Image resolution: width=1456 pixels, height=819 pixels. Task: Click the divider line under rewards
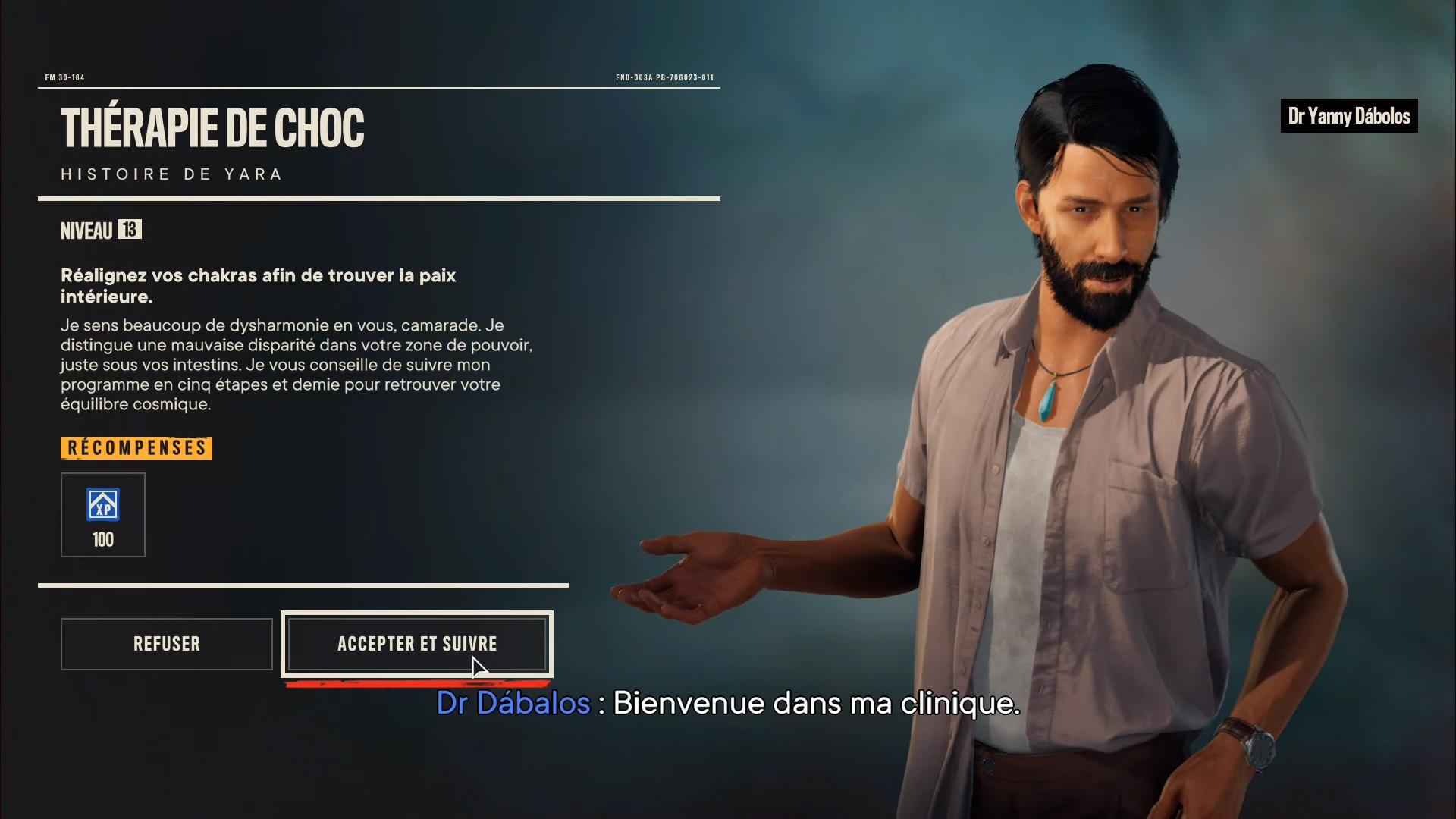coord(303,585)
